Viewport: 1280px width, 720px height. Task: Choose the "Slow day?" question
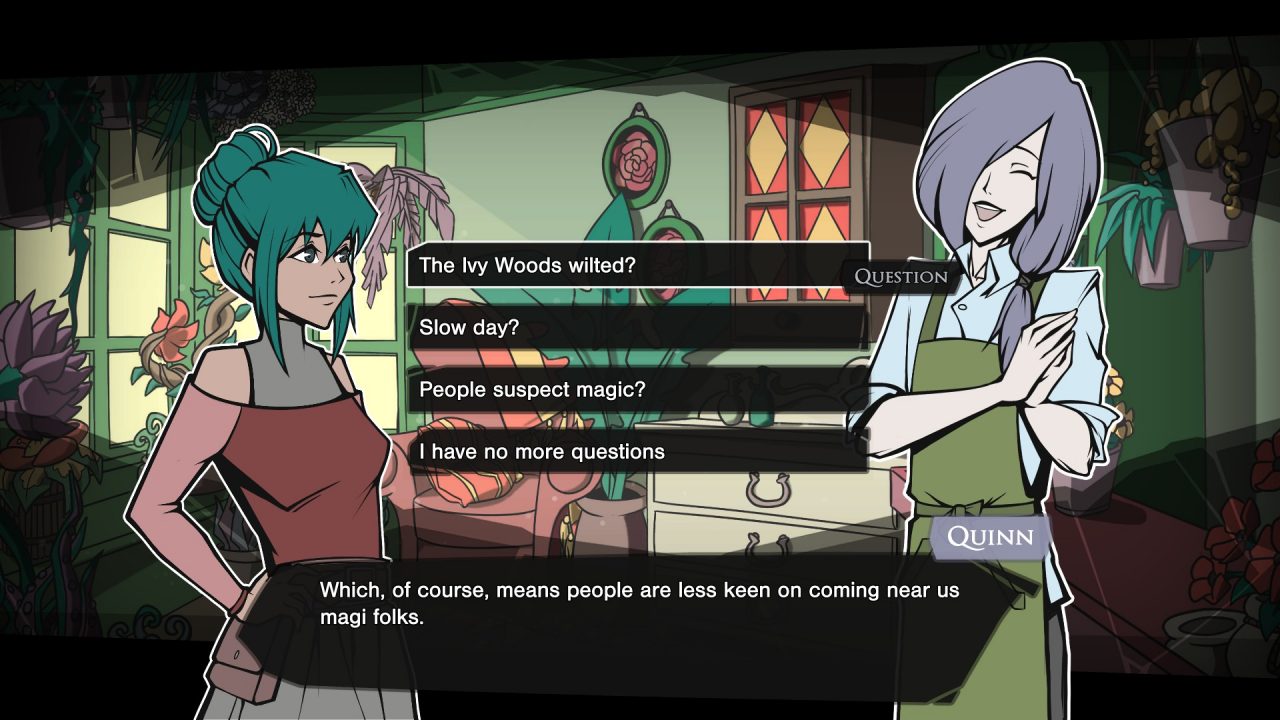click(x=637, y=327)
